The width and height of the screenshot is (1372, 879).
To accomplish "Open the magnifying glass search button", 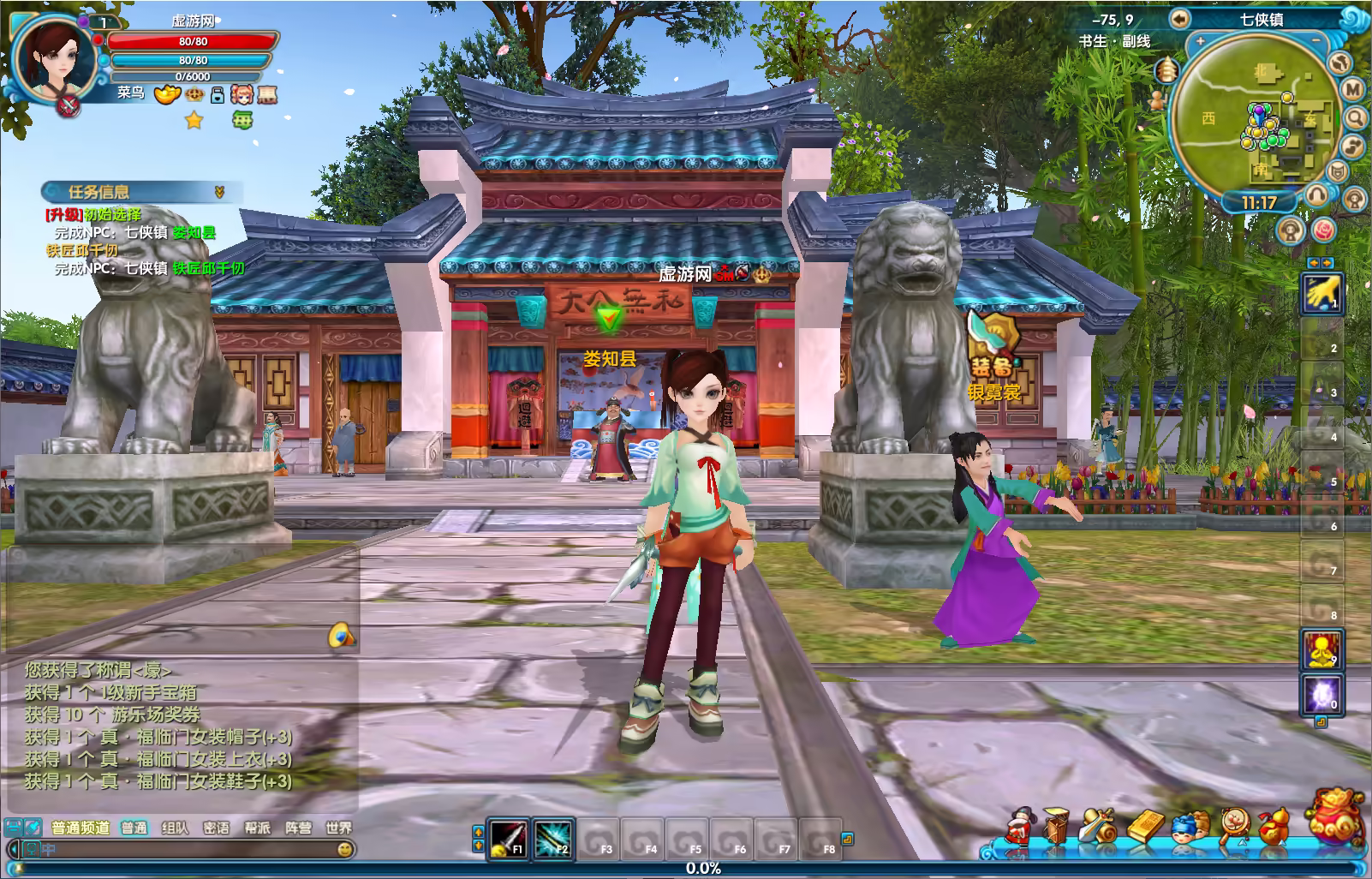I will coord(1355,117).
